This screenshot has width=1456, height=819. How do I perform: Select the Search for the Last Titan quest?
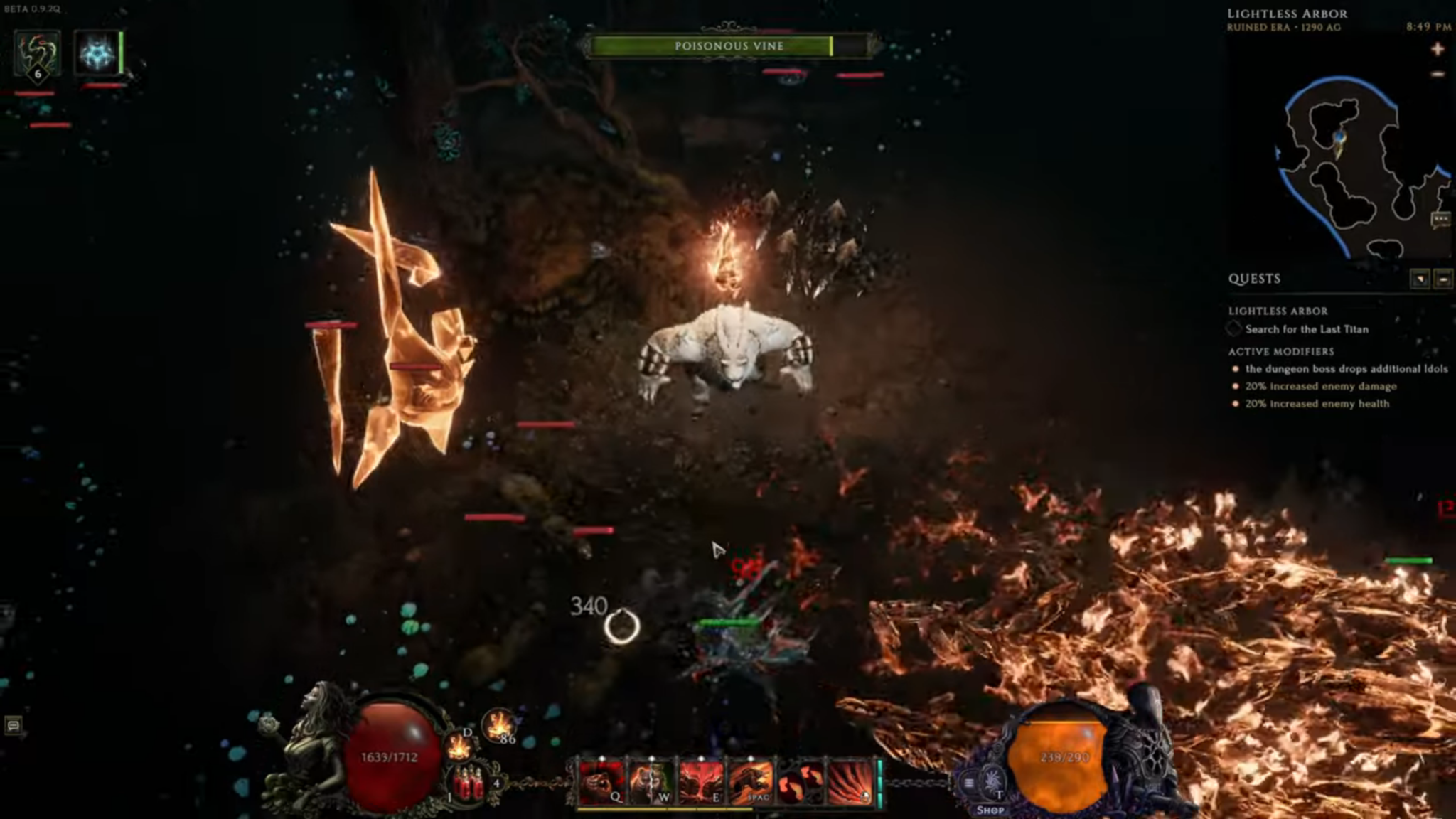pos(1306,329)
